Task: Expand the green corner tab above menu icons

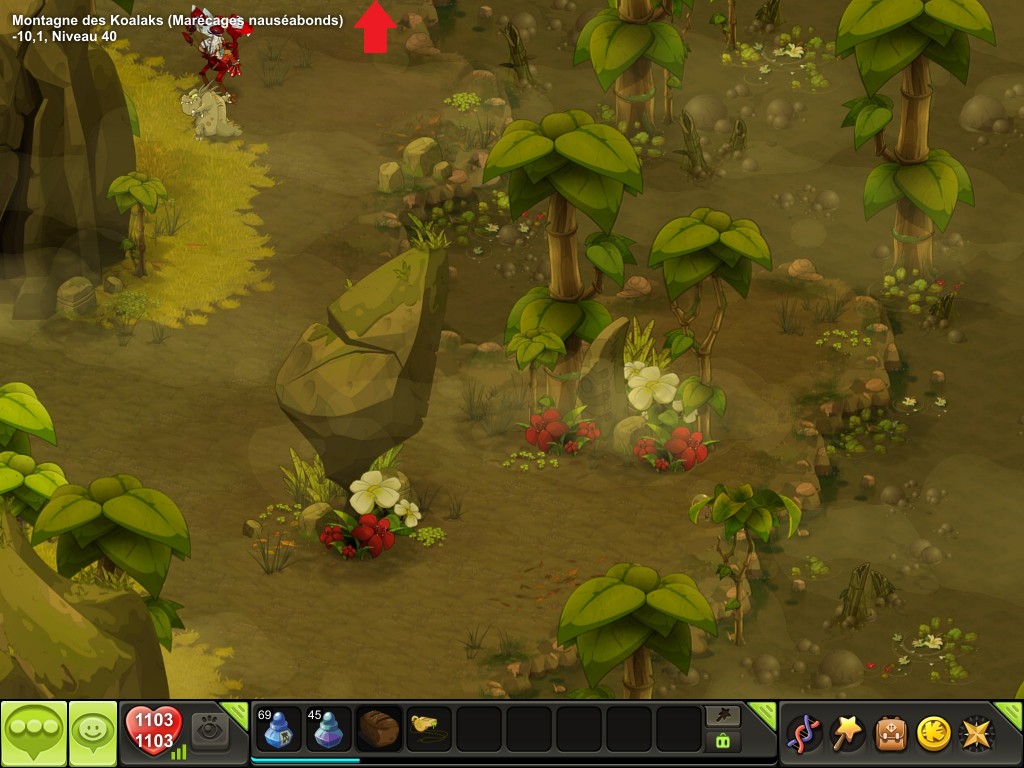Action: (763, 711)
